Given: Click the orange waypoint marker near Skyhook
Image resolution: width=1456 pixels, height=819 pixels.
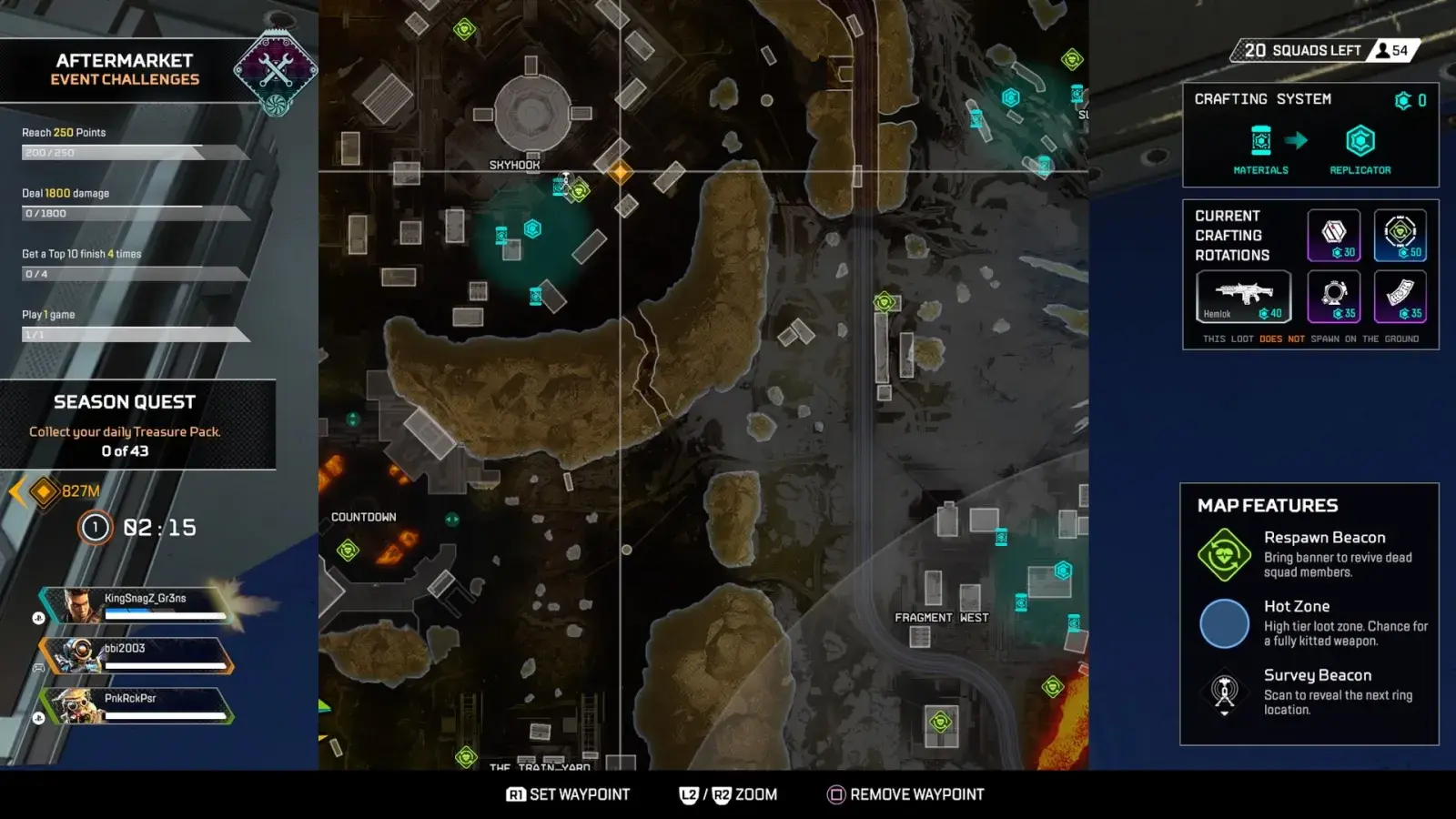Looking at the screenshot, I should [621, 171].
